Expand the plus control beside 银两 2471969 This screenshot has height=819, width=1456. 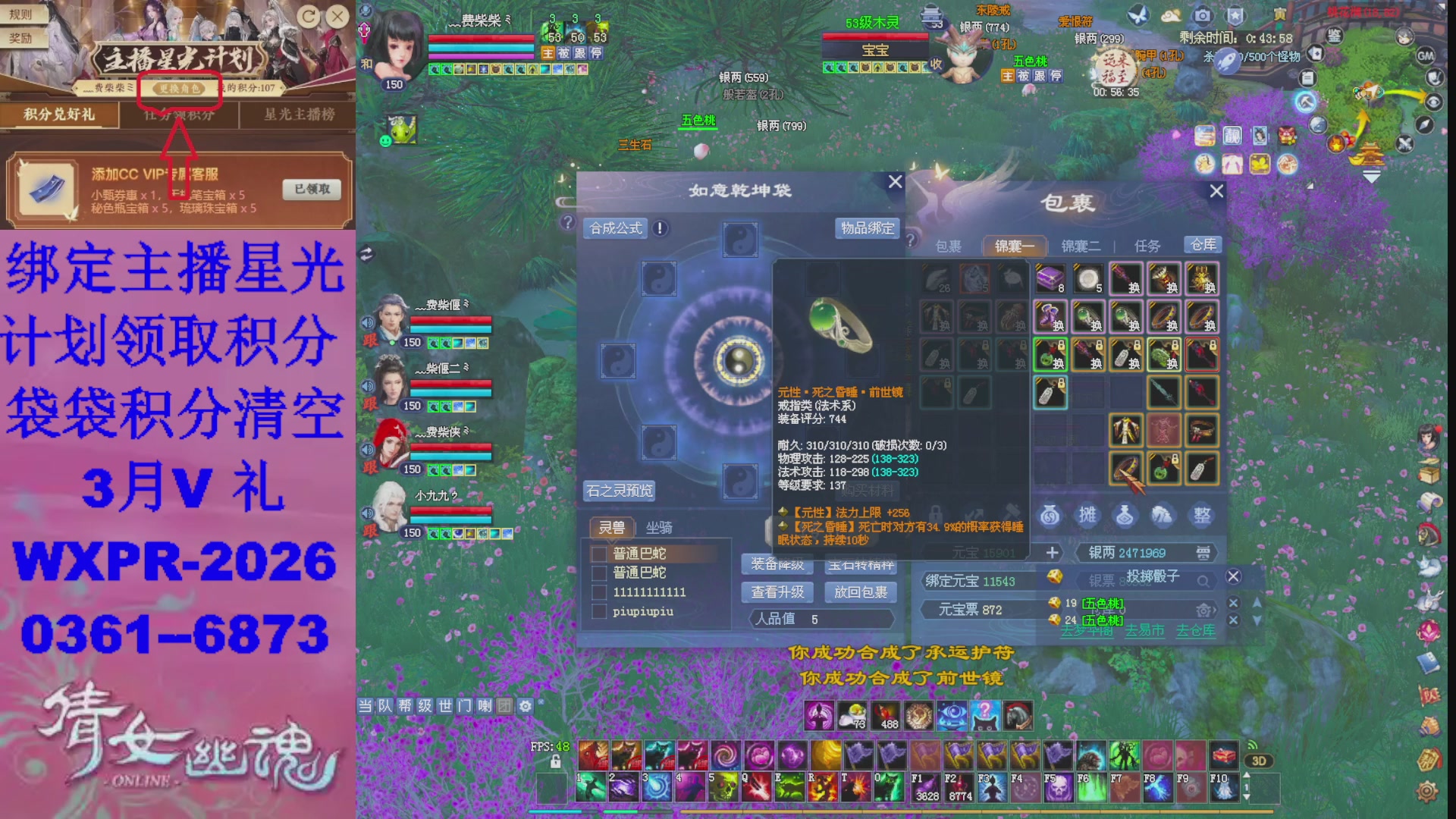pos(1053,553)
